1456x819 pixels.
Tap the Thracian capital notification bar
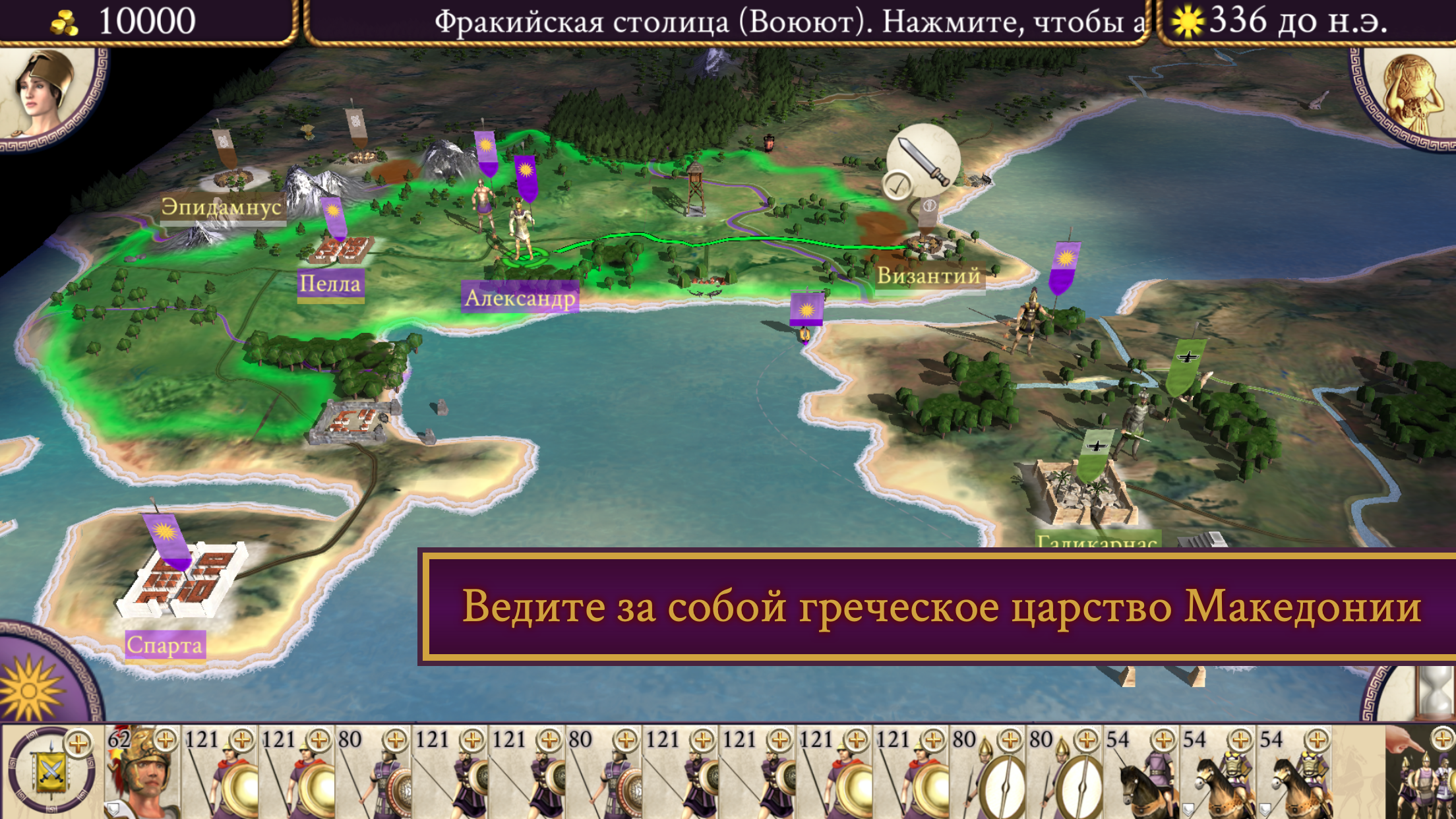[x=725, y=22]
